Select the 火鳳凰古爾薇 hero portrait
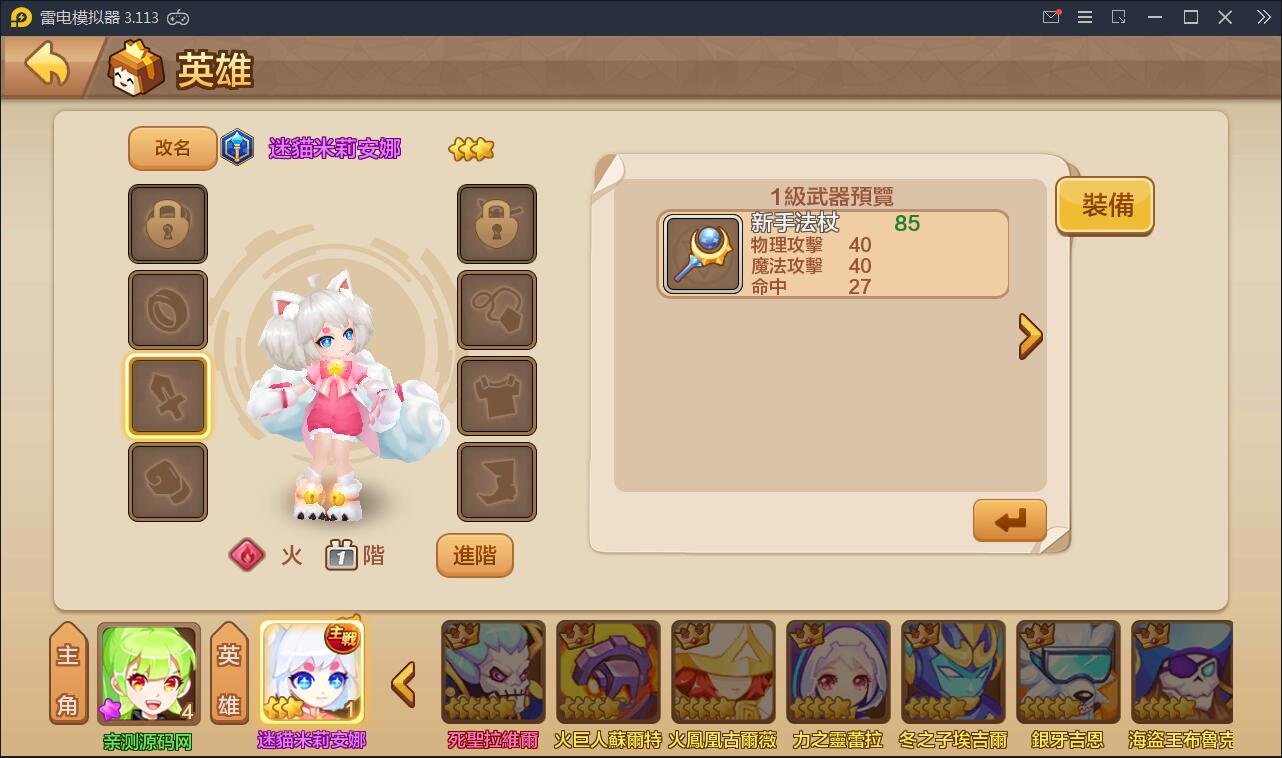The image size is (1282, 758). coord(723,671)
